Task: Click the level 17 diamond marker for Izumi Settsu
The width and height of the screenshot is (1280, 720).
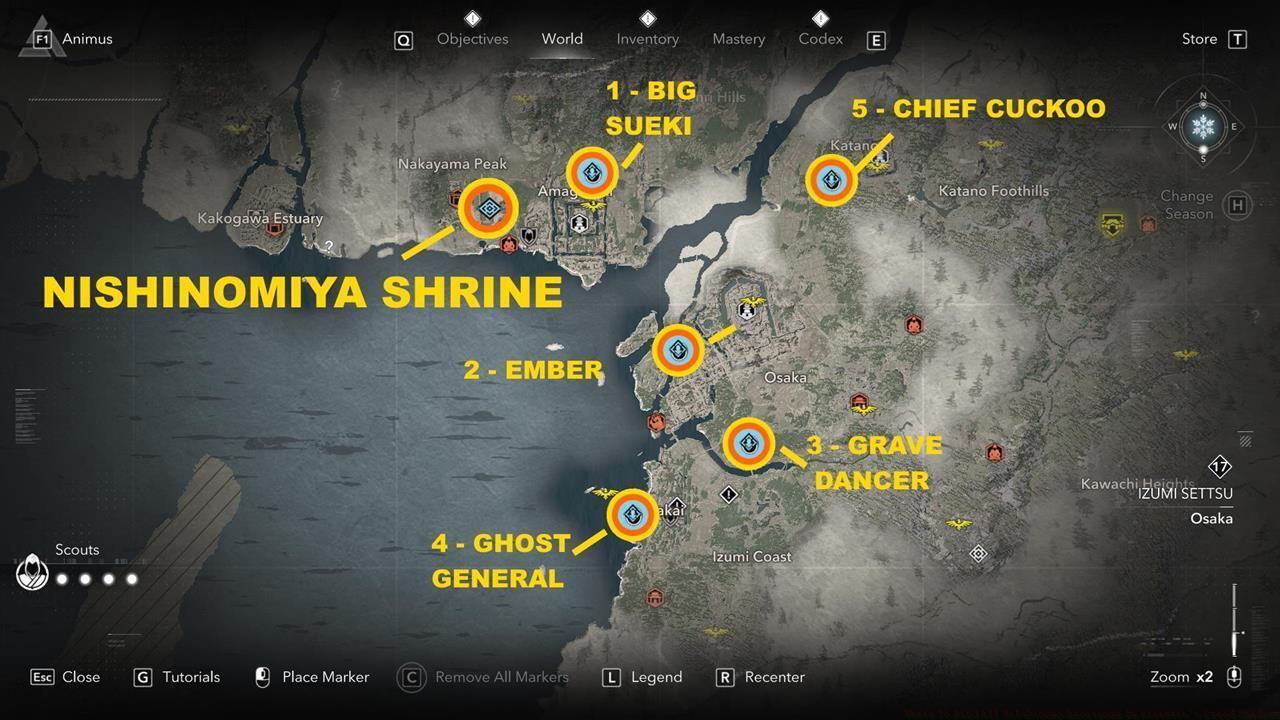Action: (1220, 465)
